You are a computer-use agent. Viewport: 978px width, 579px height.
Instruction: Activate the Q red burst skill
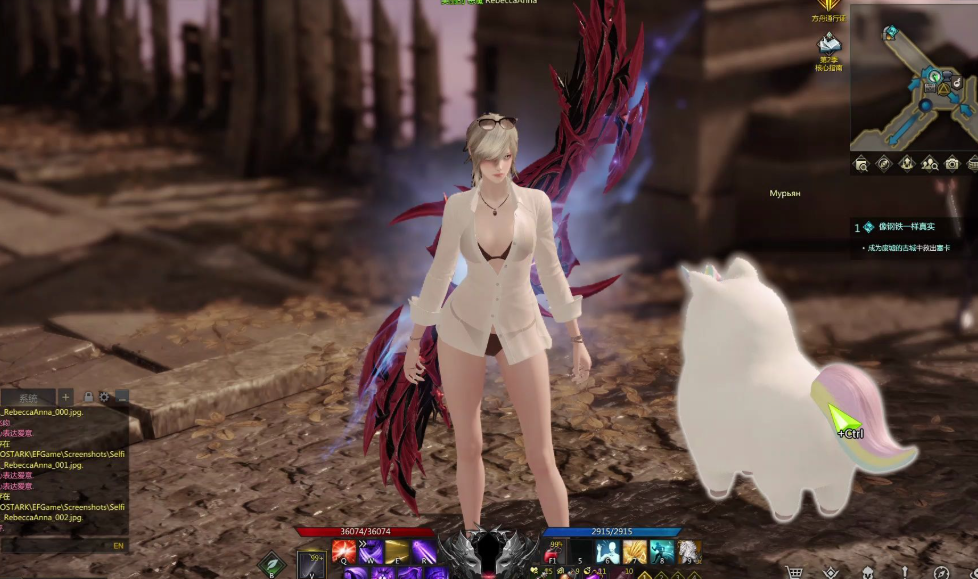tap(344, 552)
